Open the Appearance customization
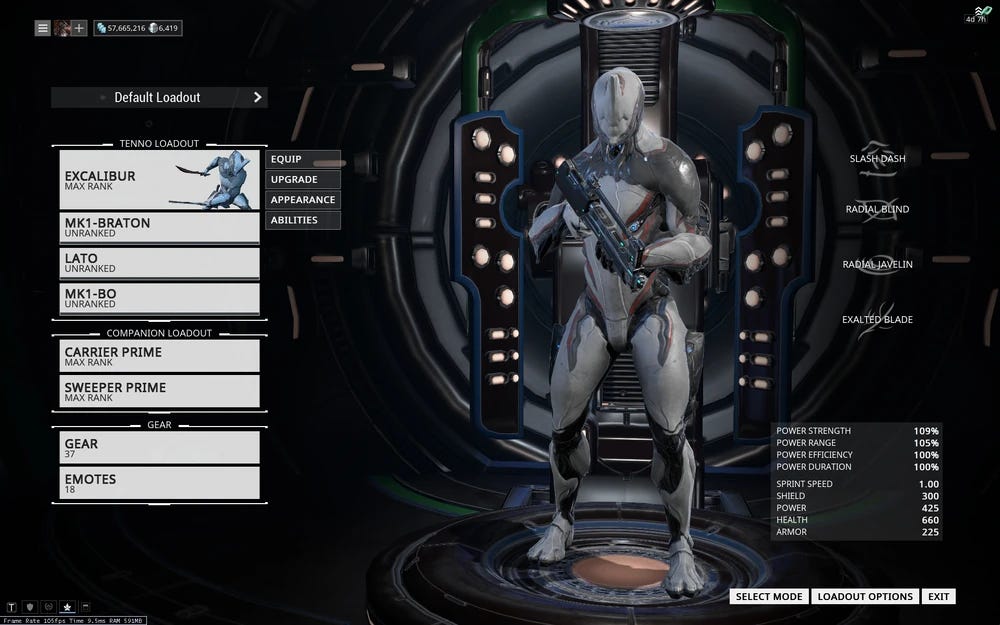This screenshot has width=1000, height=625. (302, 200)
